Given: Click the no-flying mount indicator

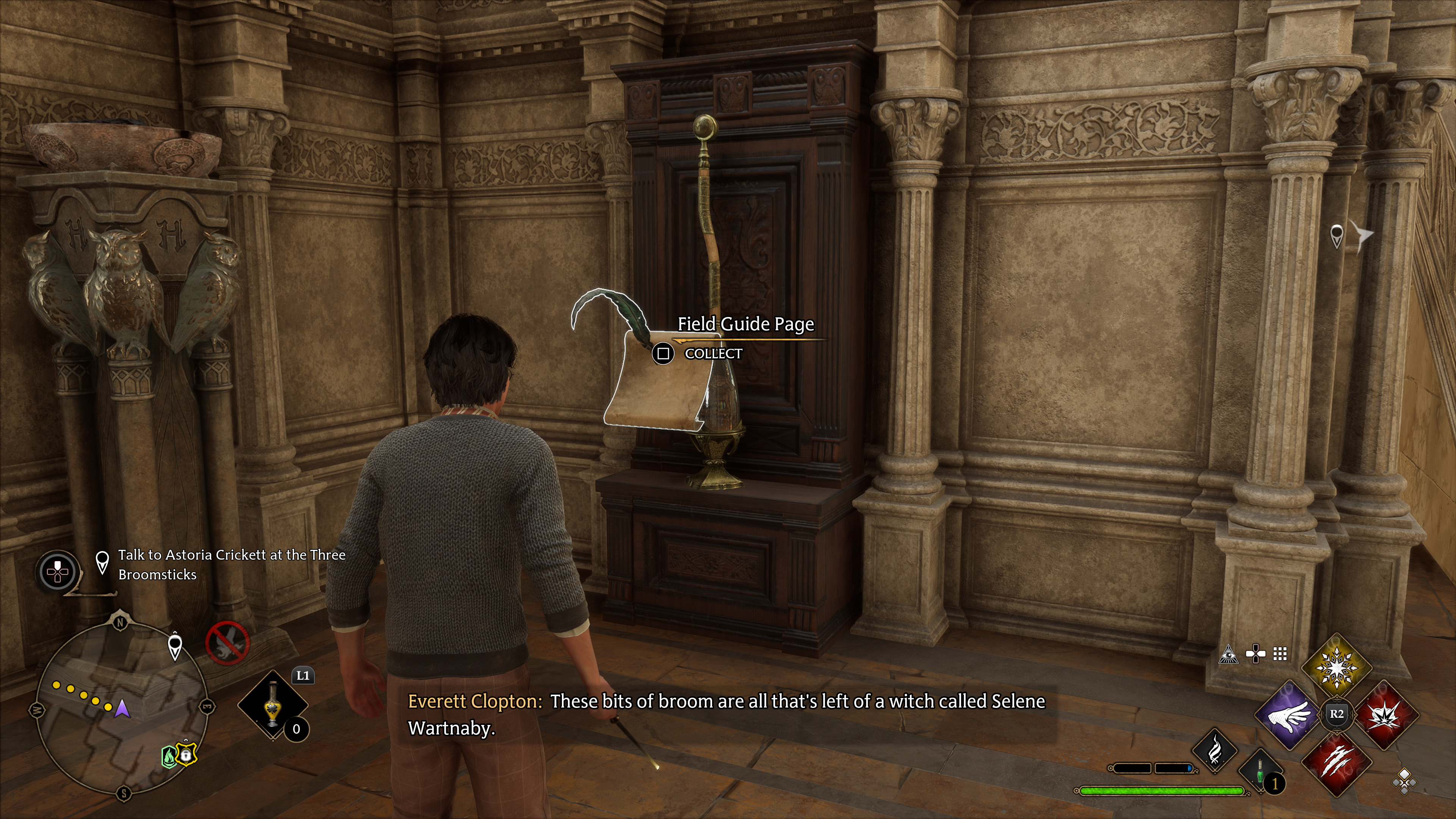Looking at the screenshot, I should coord(227,644).
